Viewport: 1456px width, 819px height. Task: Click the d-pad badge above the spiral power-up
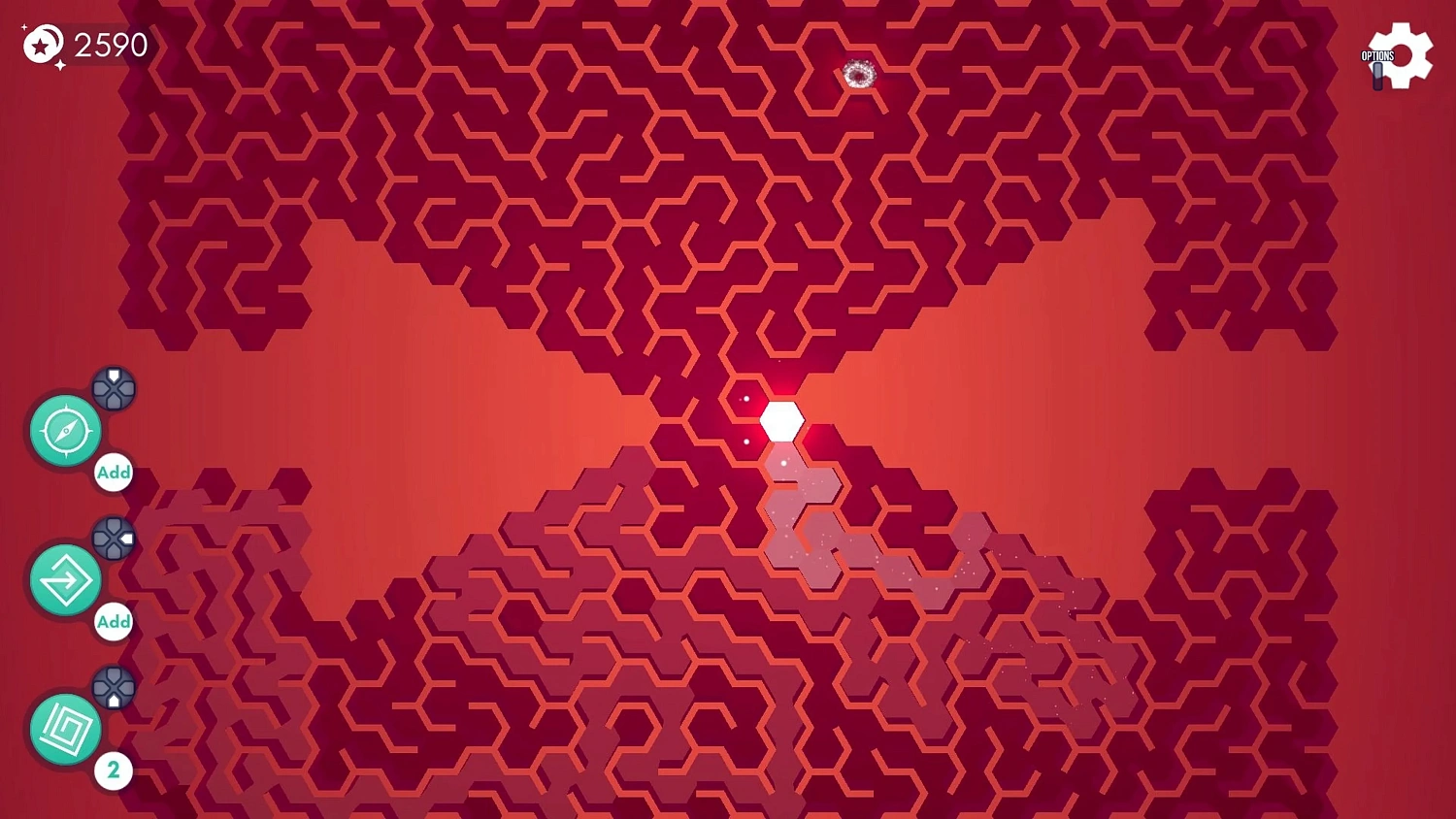(x=112, y=689)
